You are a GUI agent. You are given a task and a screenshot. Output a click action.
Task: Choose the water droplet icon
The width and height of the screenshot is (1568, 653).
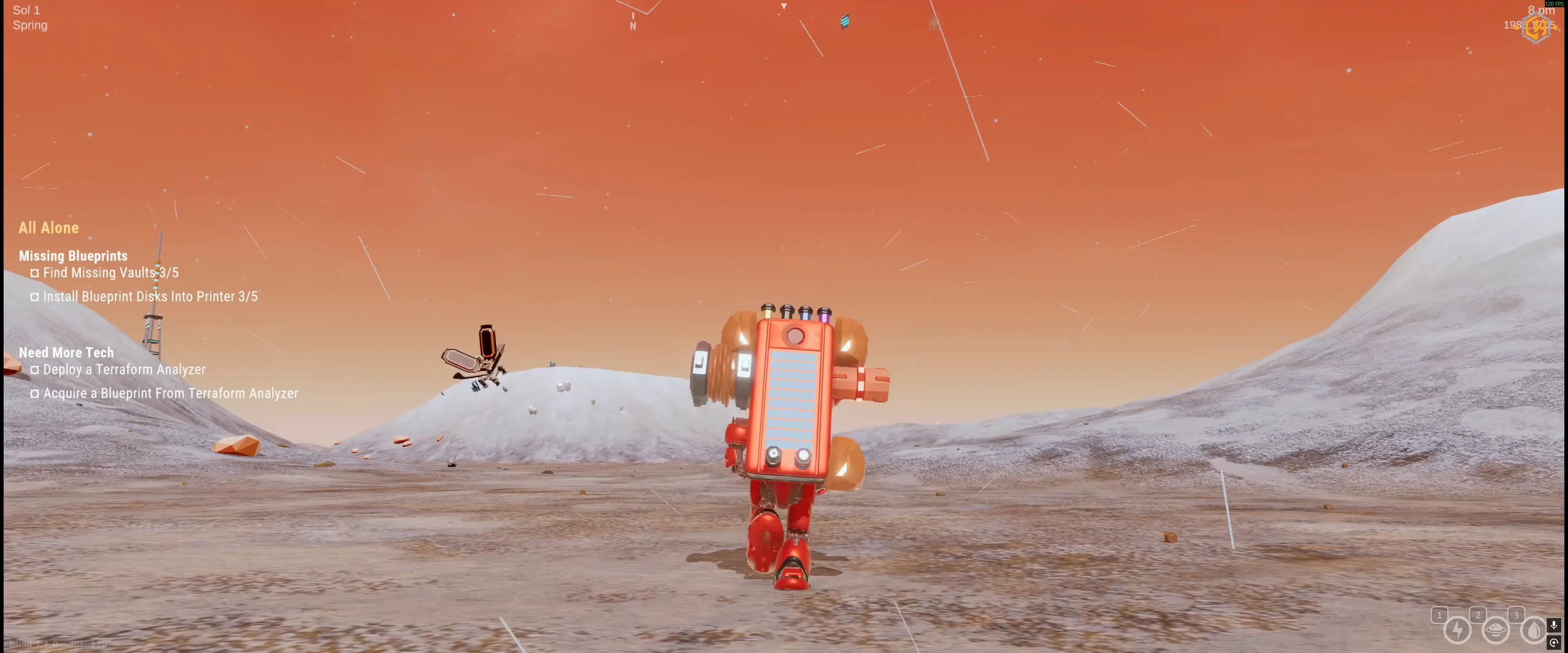(1533, 630)
